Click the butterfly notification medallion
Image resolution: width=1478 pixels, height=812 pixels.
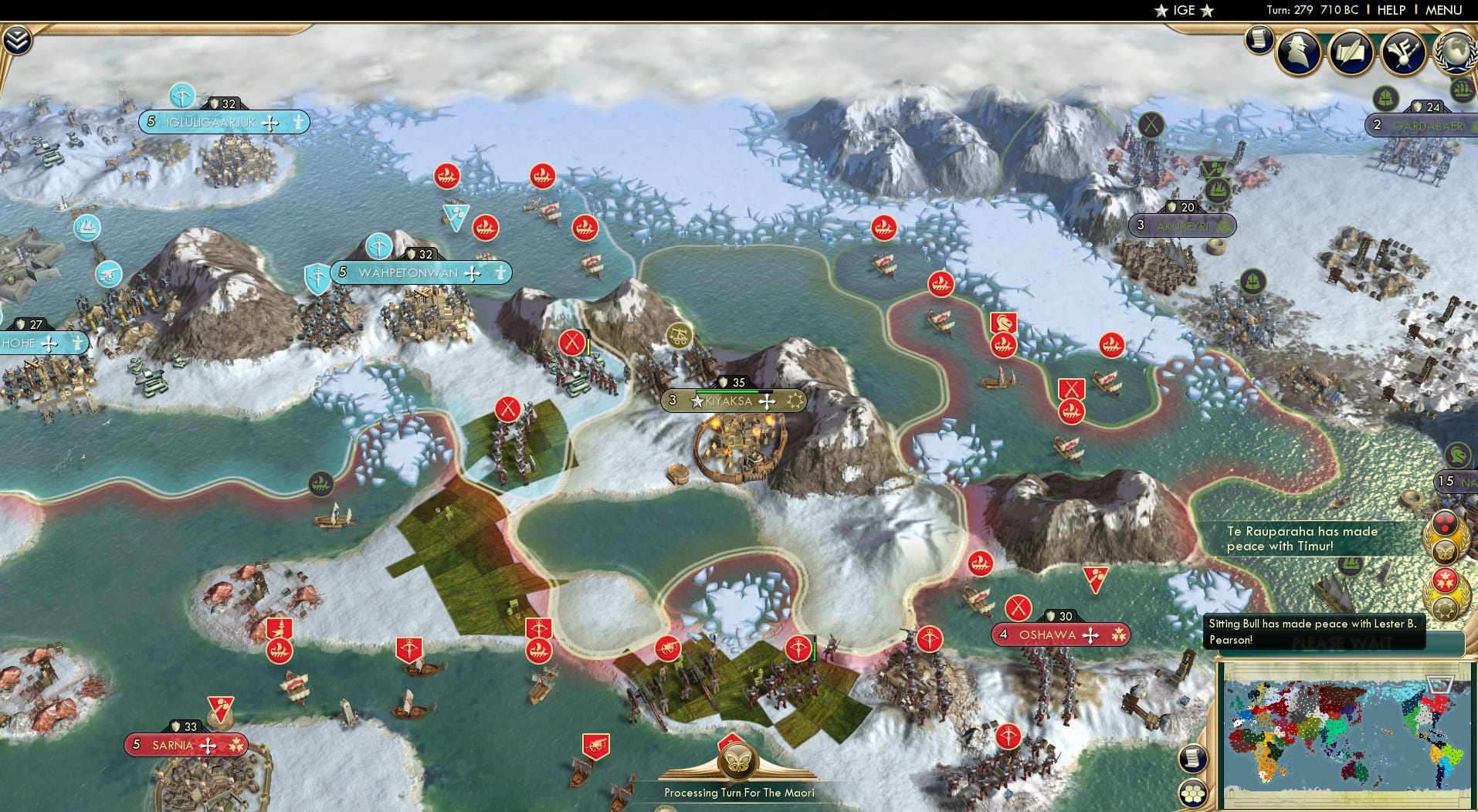coord(1444,550)
